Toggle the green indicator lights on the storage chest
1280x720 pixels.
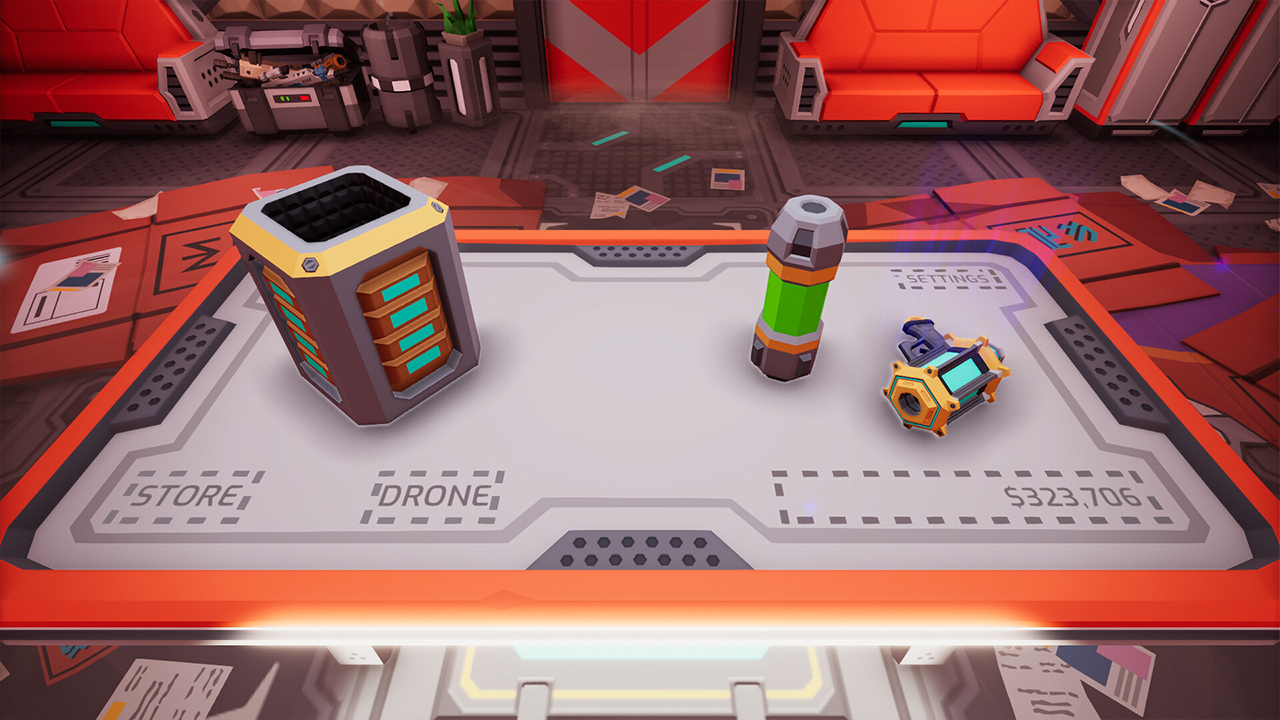coord(285,97)
